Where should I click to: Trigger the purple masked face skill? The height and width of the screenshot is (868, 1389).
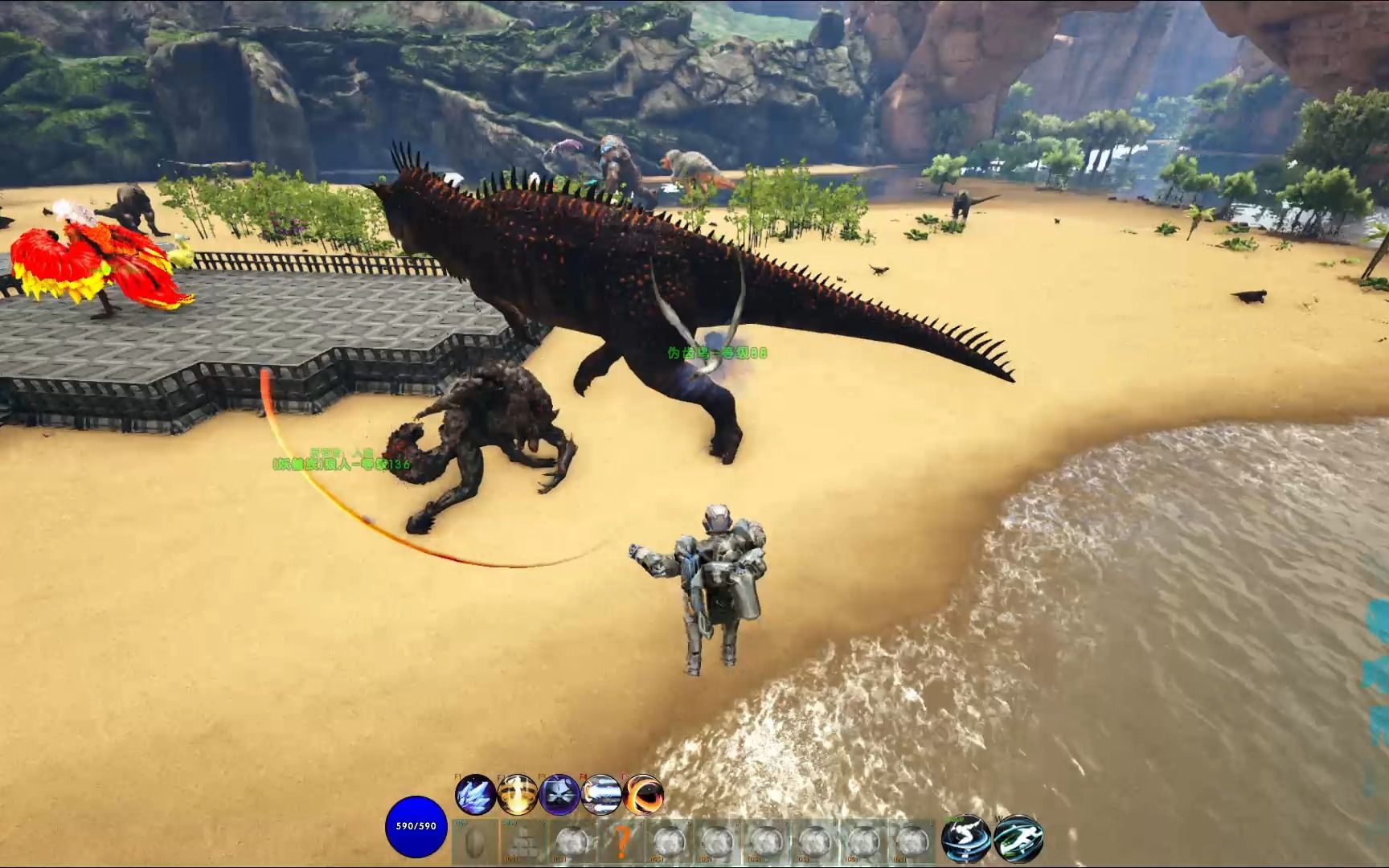(559, 794)
